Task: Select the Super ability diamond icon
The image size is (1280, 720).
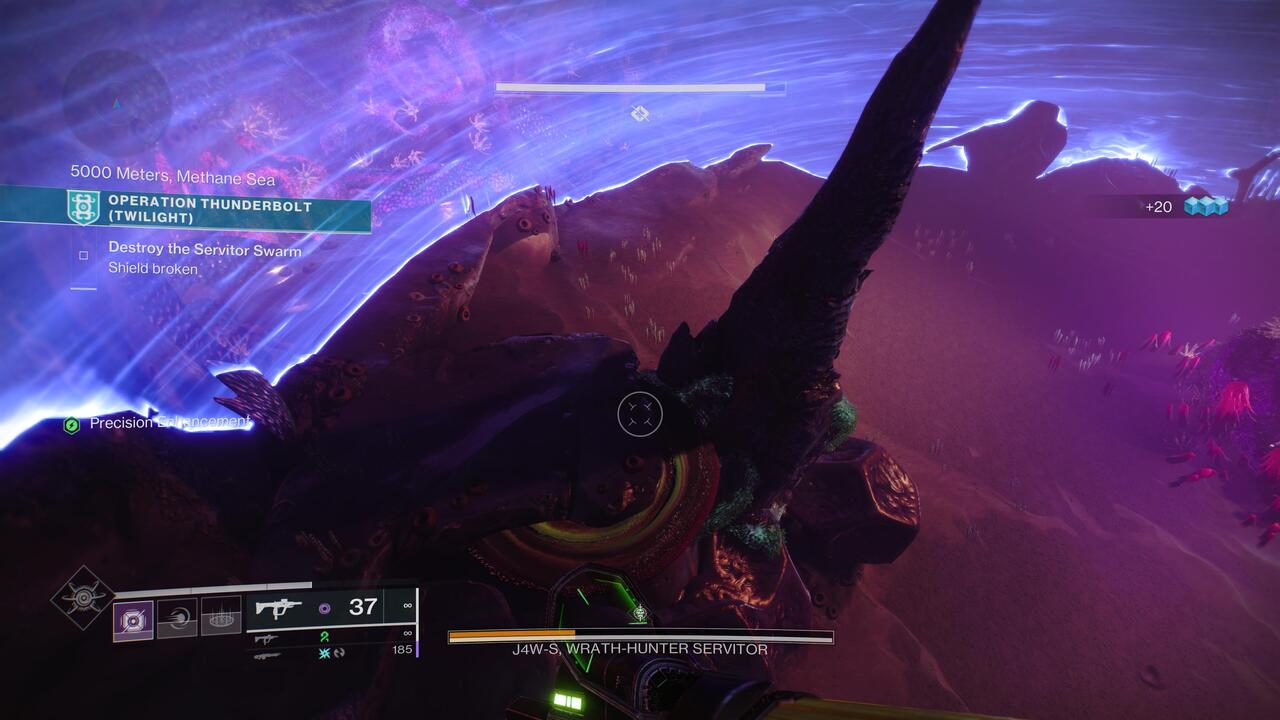Action: [84, 597]
